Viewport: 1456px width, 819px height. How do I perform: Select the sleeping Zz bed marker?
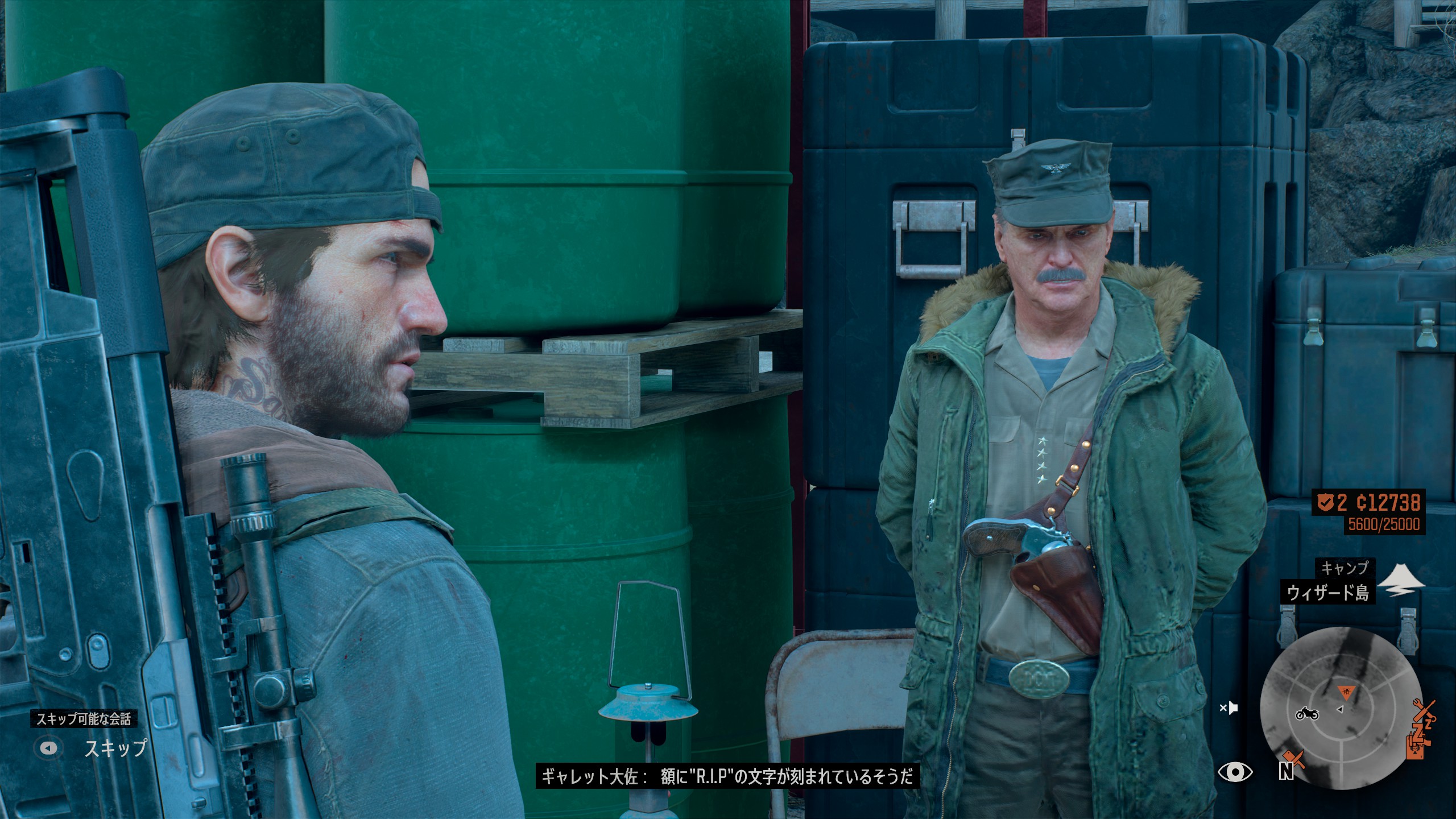tap(1423, 730)
